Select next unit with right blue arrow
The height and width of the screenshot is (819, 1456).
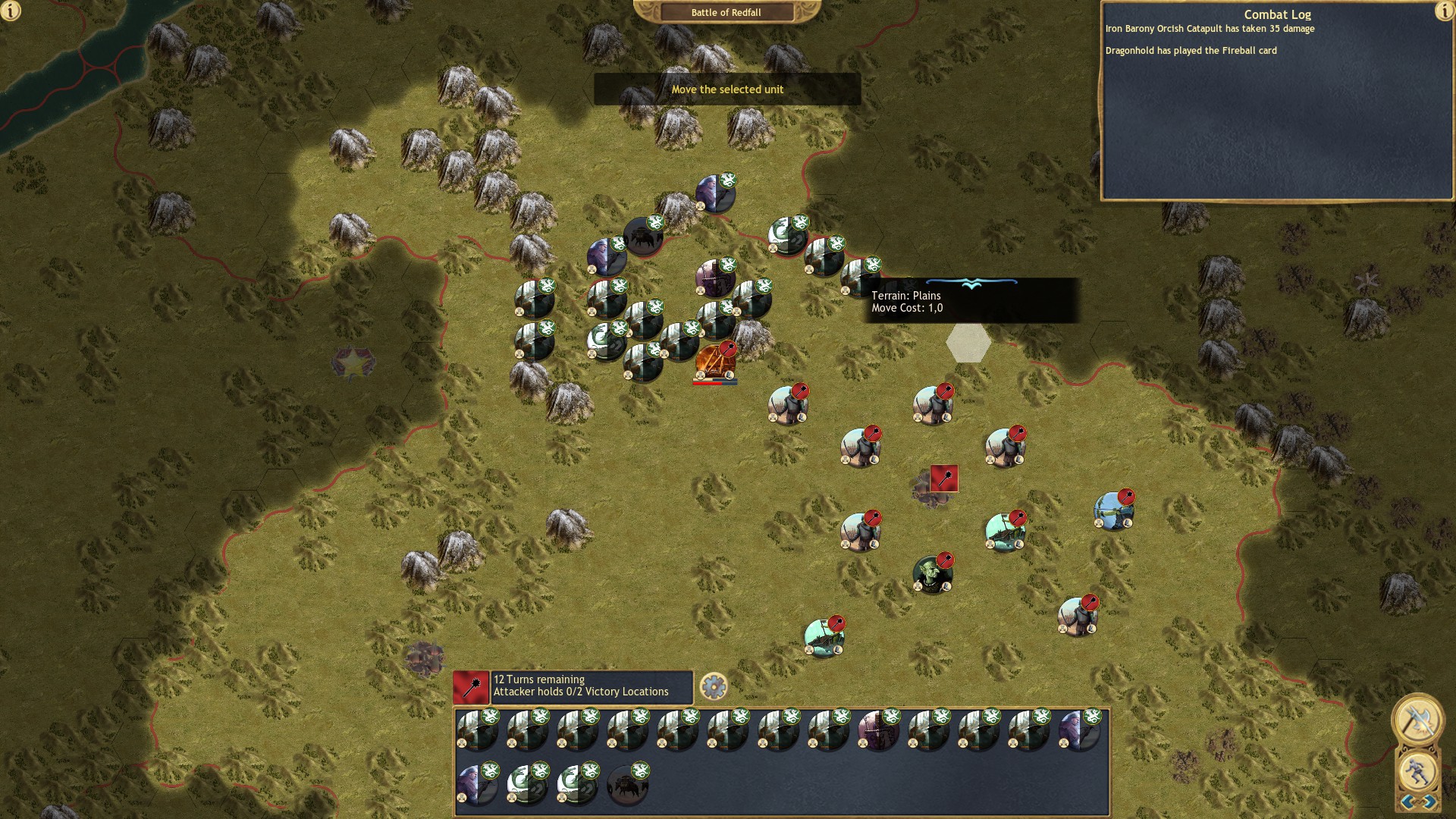1429,802
